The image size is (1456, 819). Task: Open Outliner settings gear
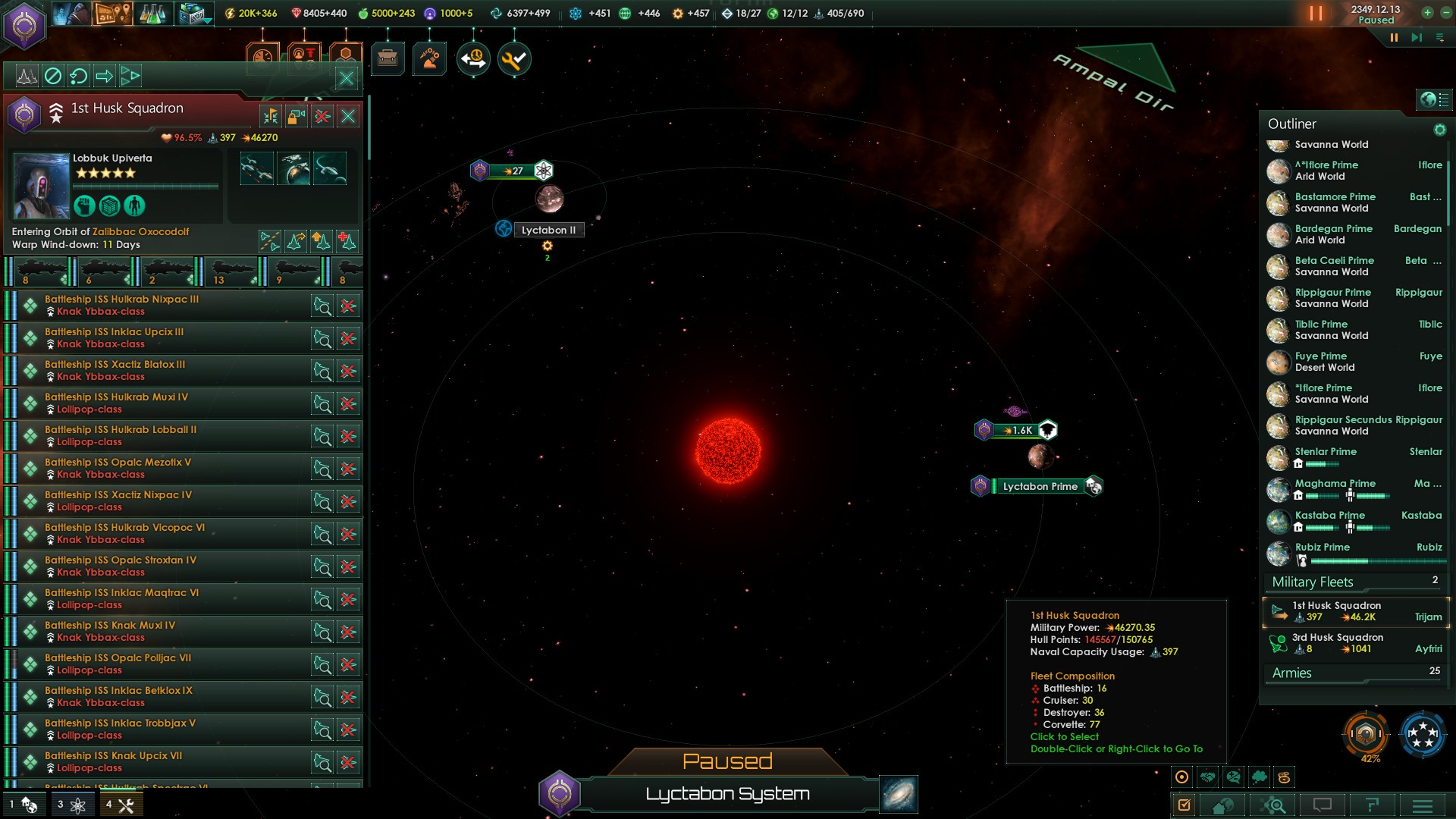(1439, 130)
